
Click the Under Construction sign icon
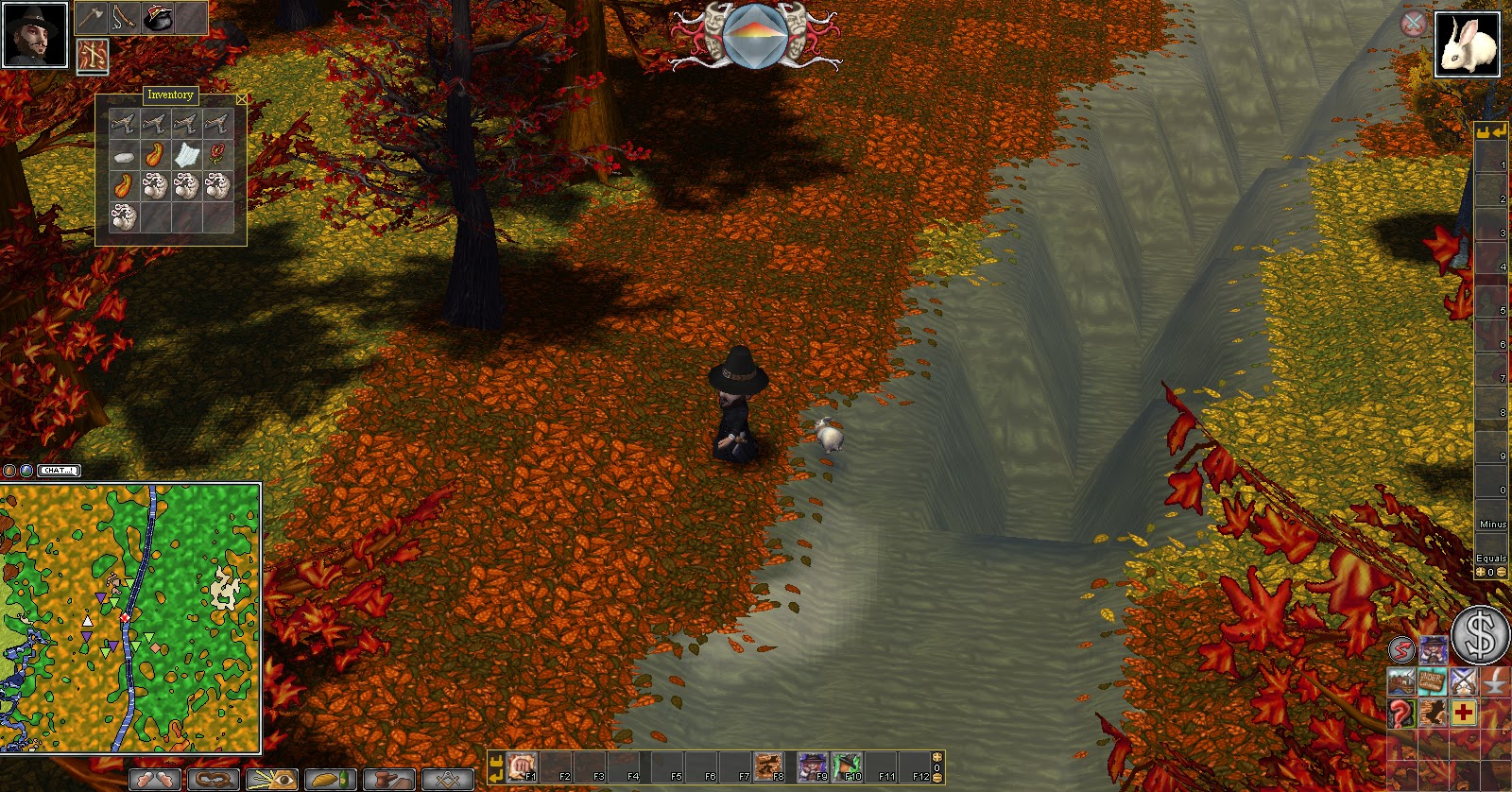click(1432, 681)
